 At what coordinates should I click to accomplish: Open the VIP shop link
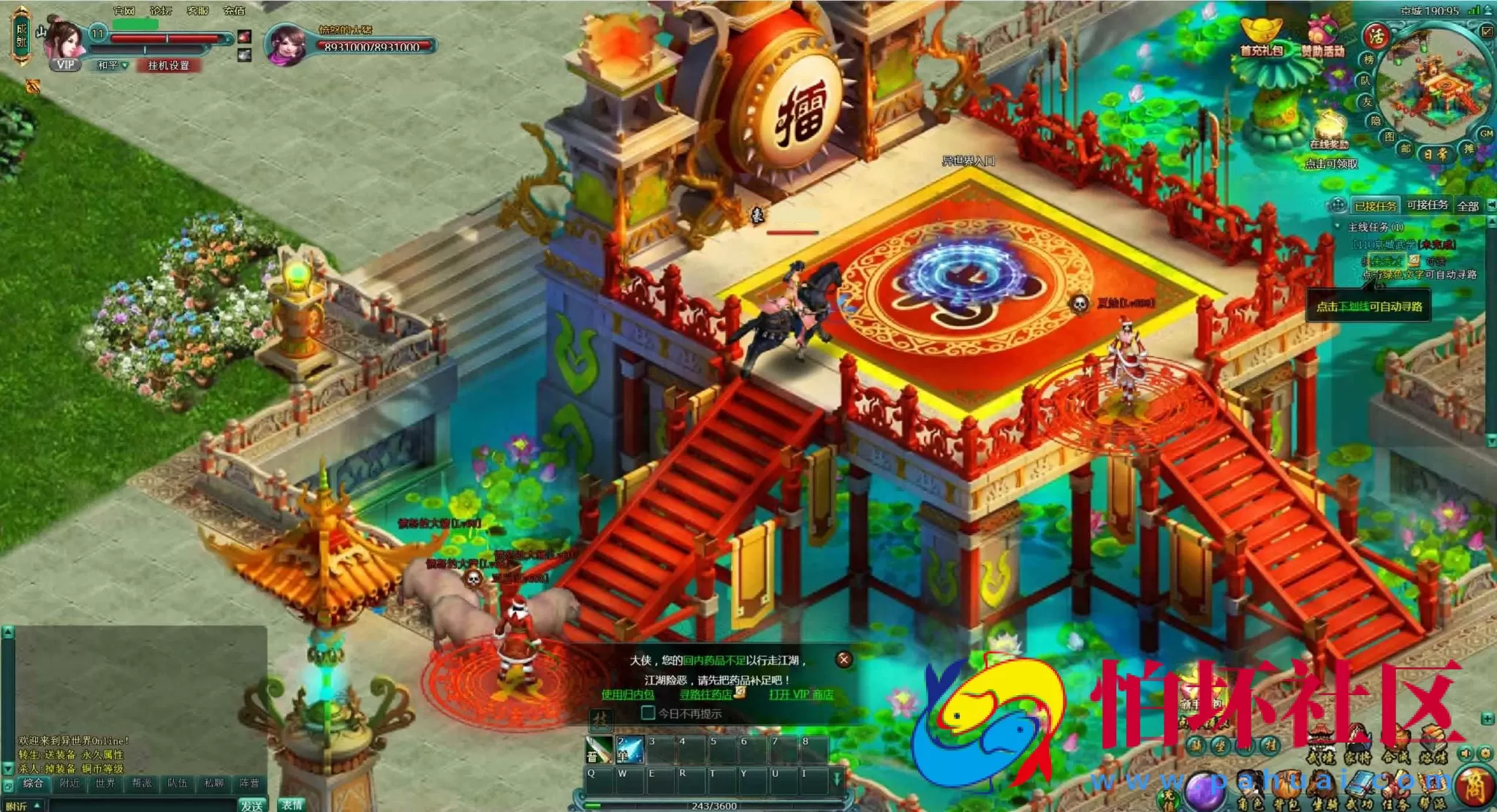tap(801, 694)
